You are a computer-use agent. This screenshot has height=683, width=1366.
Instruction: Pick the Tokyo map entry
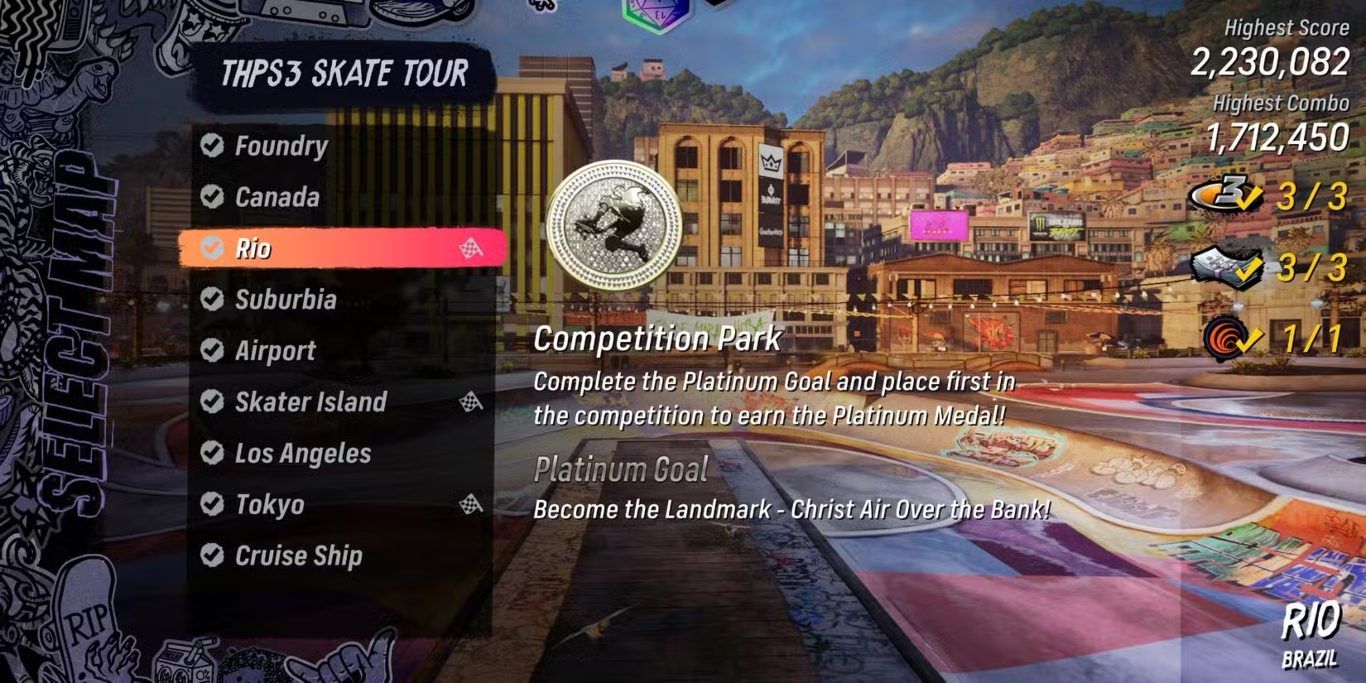pos(269,505)
